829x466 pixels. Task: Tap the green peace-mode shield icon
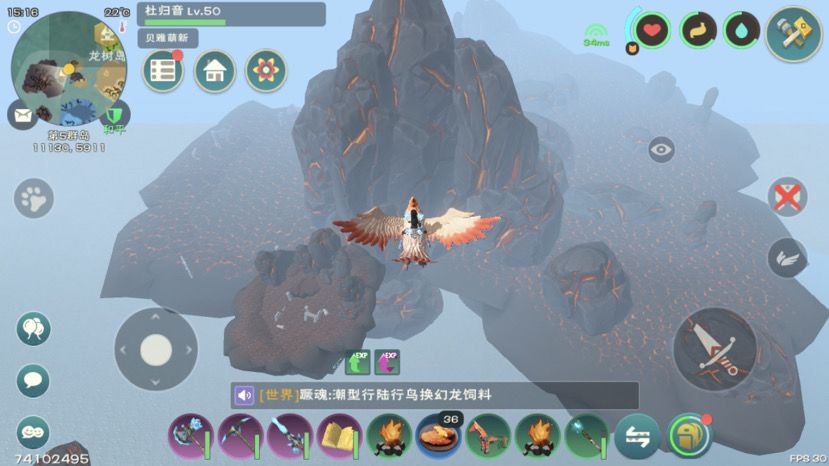pyautogui.click(x=116, y=113)
